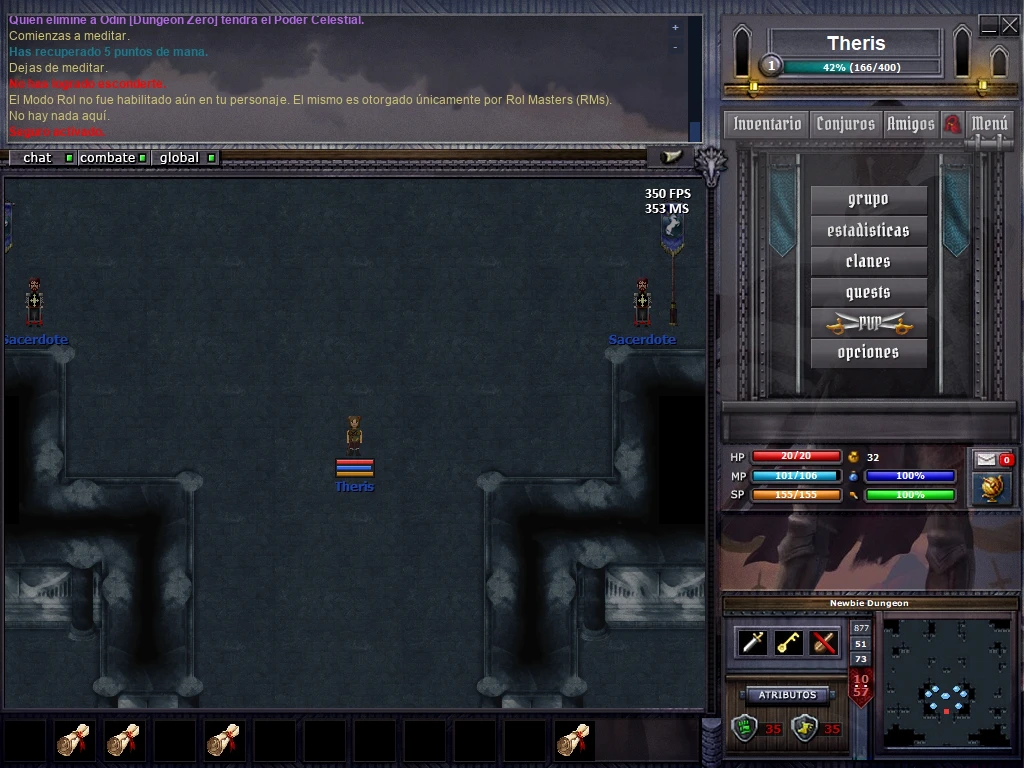1024x768 pixels.
Task: Click the red hood icon tab
Action: point(952,124)
